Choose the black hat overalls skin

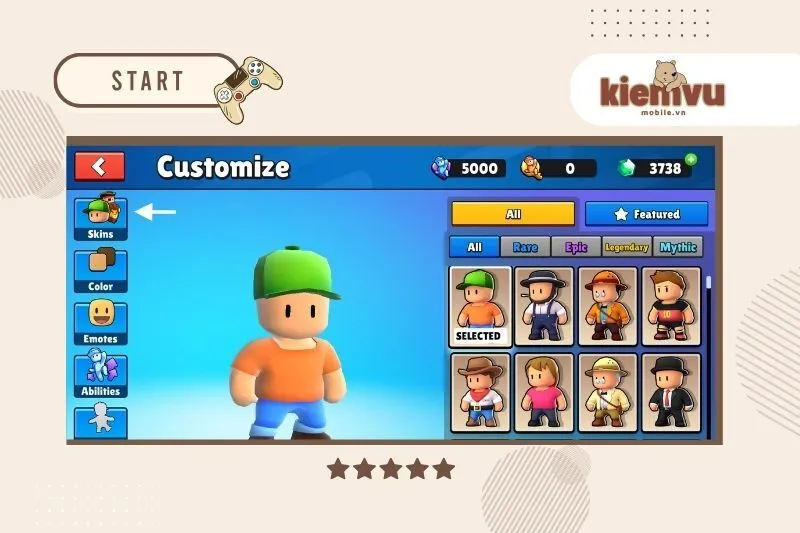(x=544, y=305)
